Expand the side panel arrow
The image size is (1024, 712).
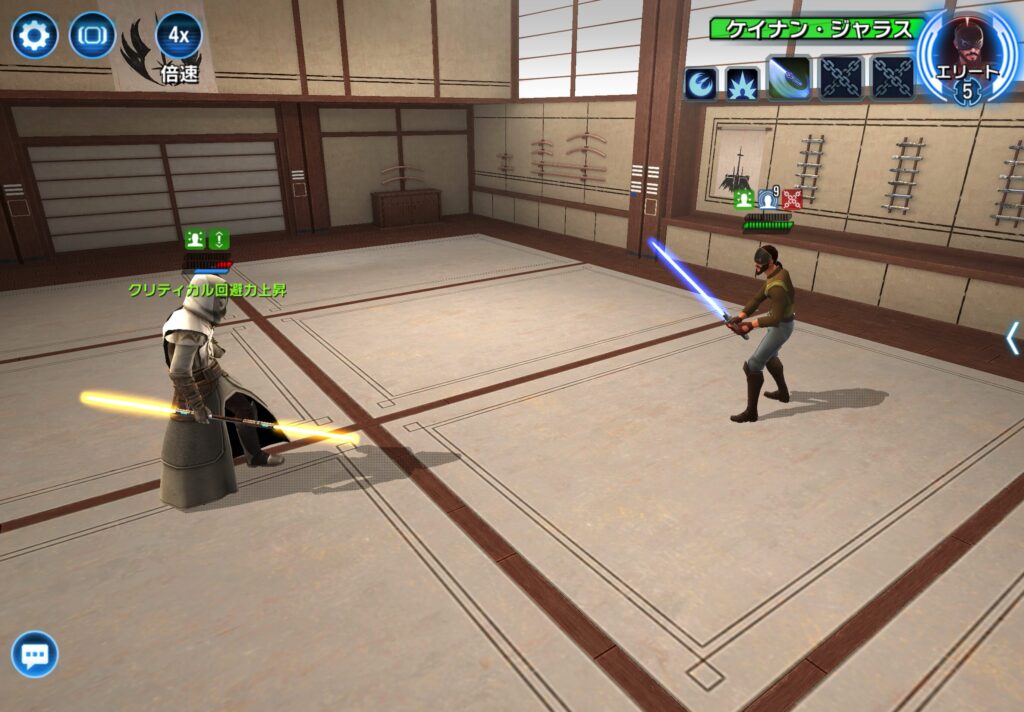click(1012, 338)
